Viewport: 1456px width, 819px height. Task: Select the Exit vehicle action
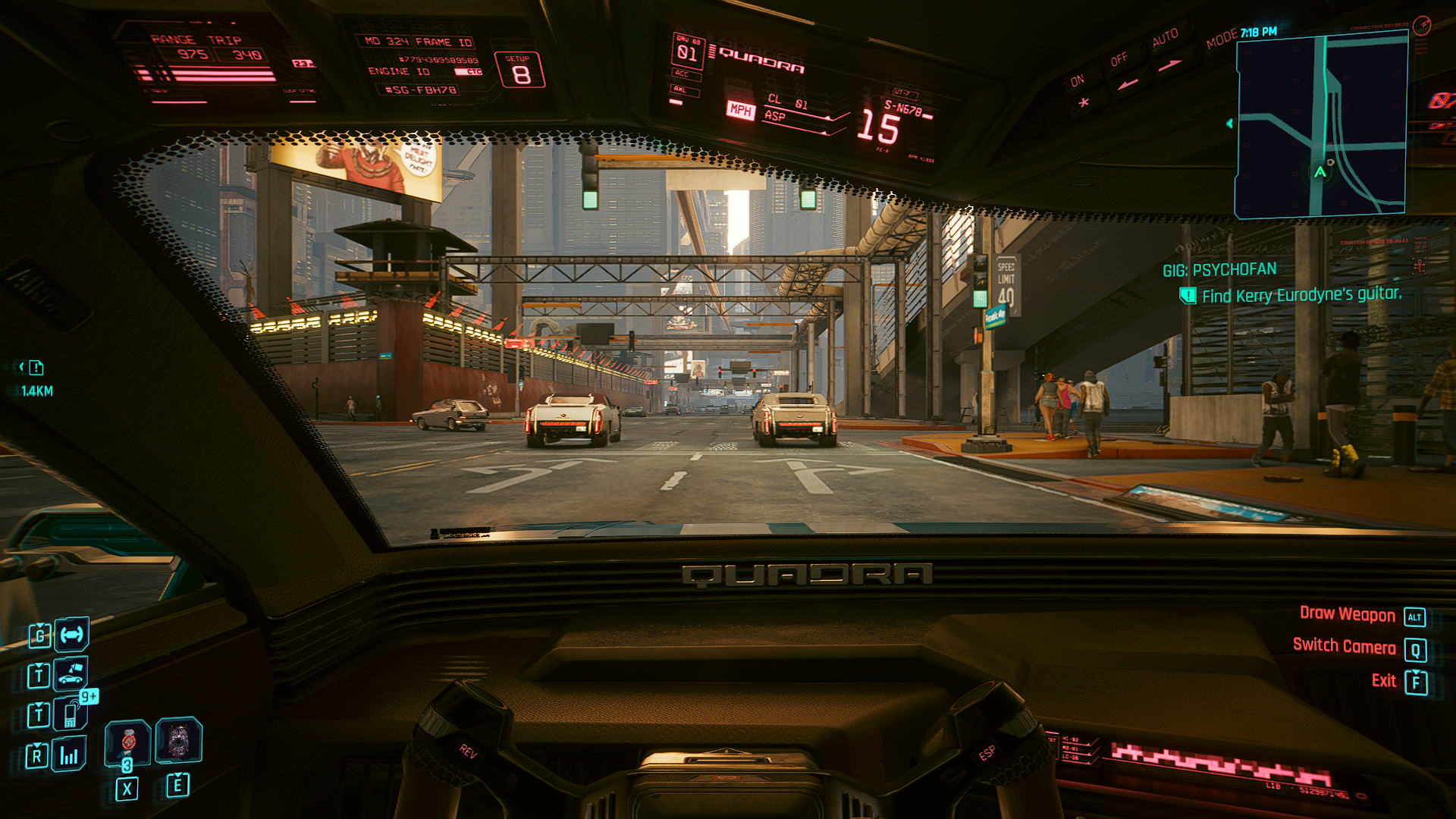tap(1384, 681)
